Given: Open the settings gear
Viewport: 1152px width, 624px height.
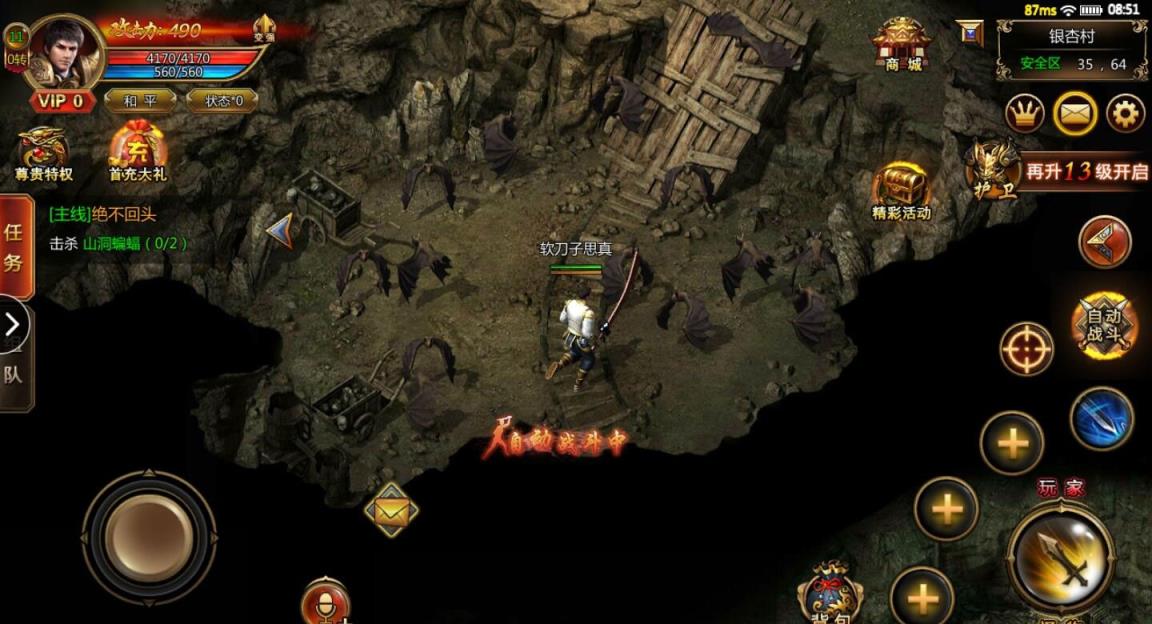Looking at the screenshot, I should 1125,114.
